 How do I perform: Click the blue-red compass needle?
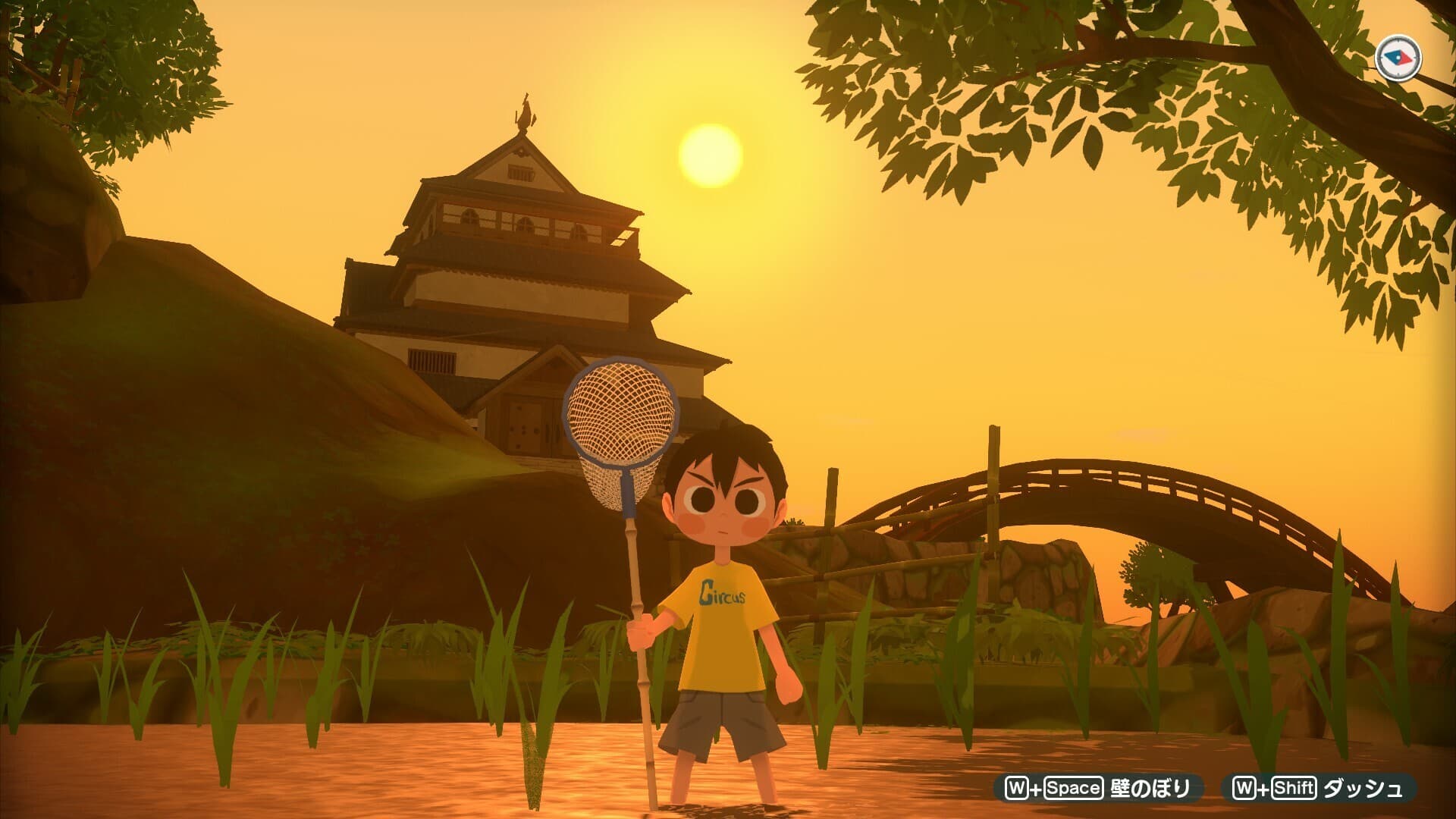[x=1397, y=56]
